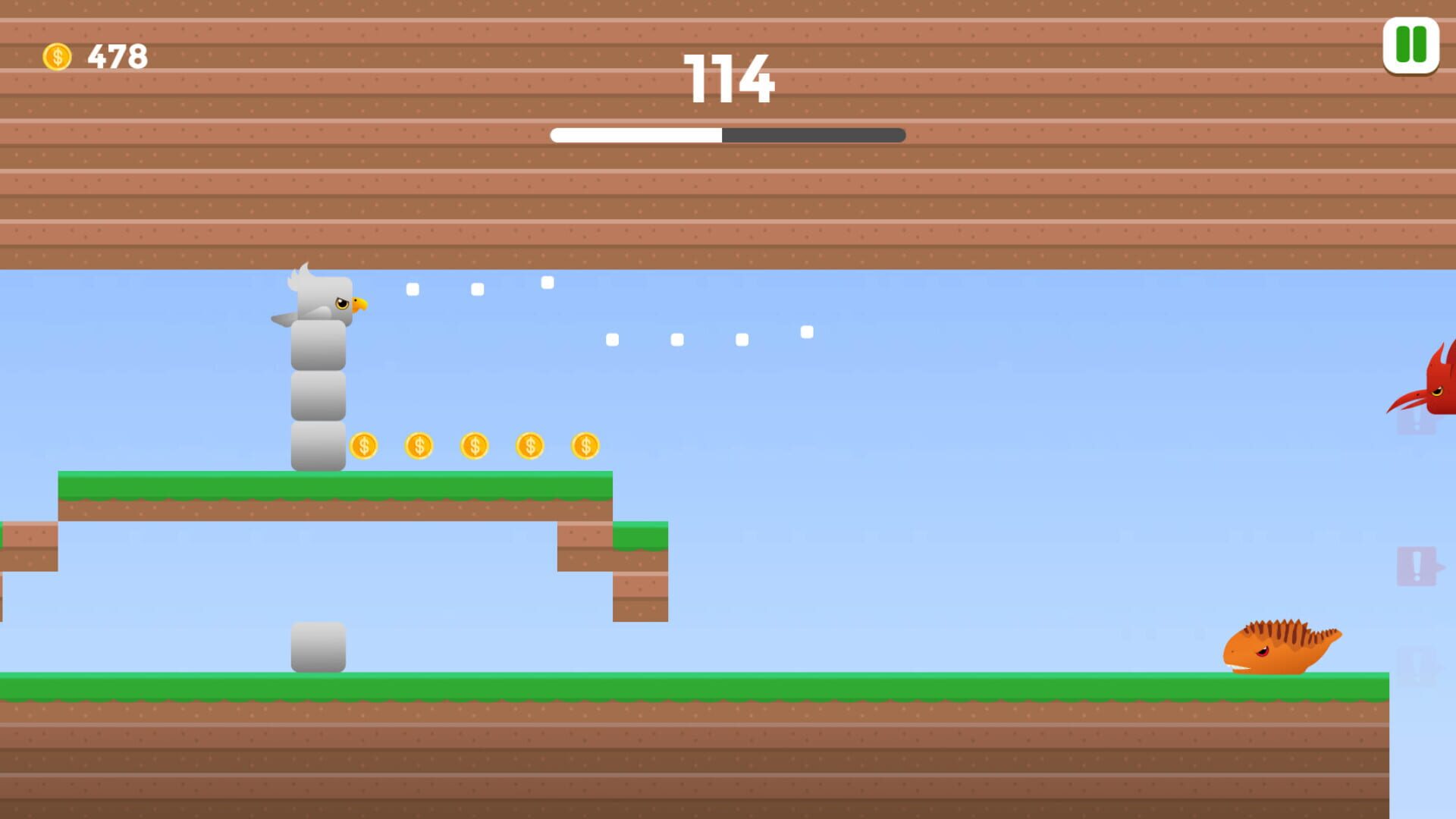Select the gold coin icon beside the counter
The image size is (1456, 819).
58,54
